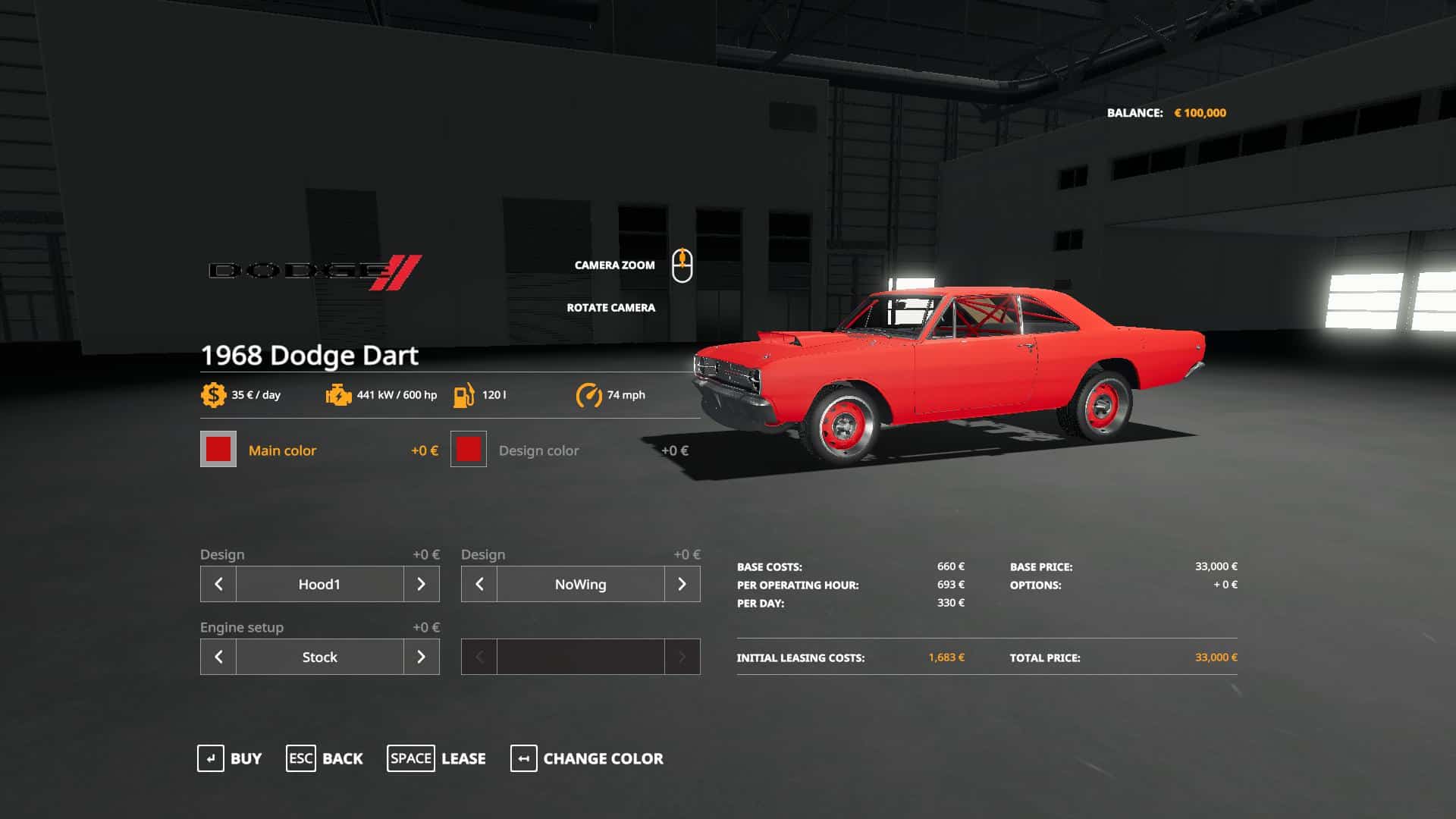The height and width of the screenshot is (819, 1456).
Task: Select next Engine setup after Stock
Action: (421, 657)
